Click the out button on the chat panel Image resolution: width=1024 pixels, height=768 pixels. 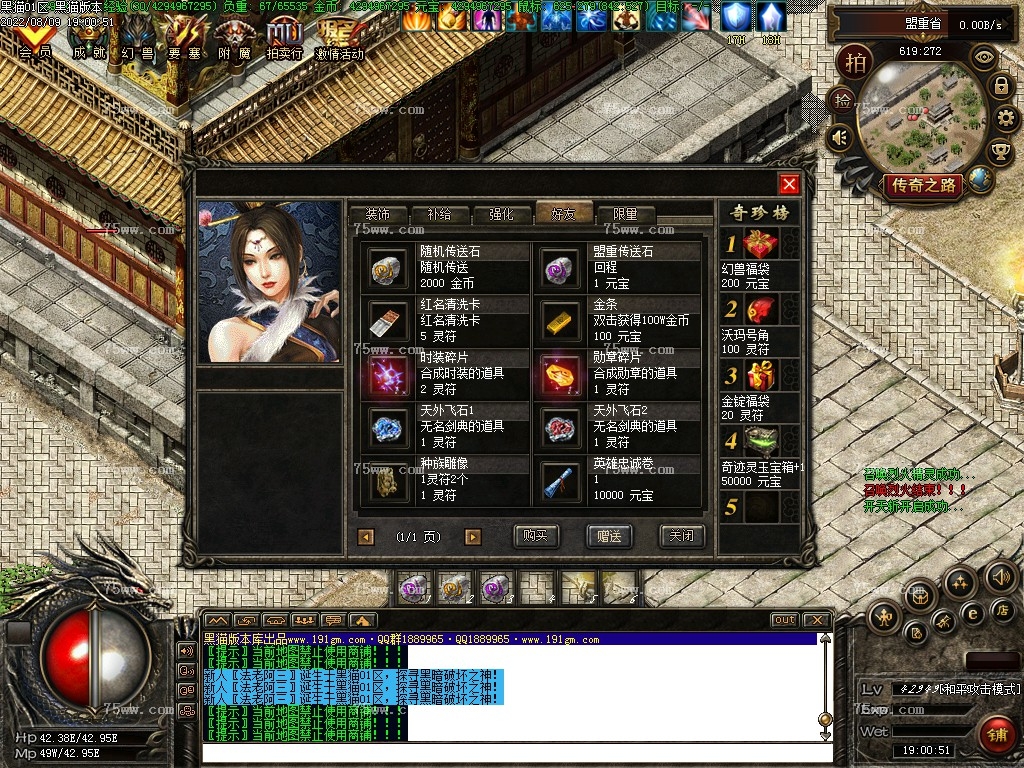point(784,620)
